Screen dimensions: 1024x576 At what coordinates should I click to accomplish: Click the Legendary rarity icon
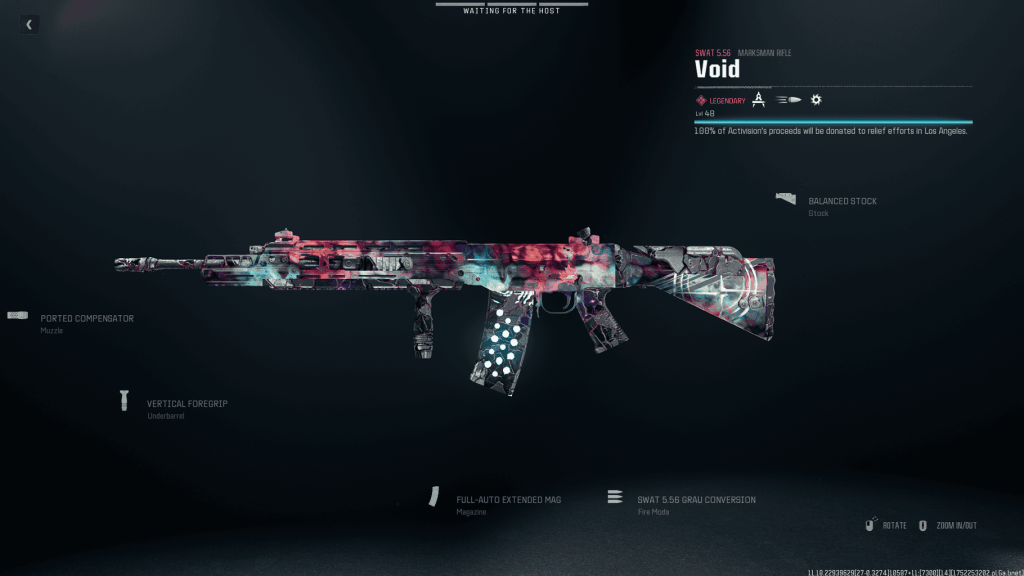[701, 100]
